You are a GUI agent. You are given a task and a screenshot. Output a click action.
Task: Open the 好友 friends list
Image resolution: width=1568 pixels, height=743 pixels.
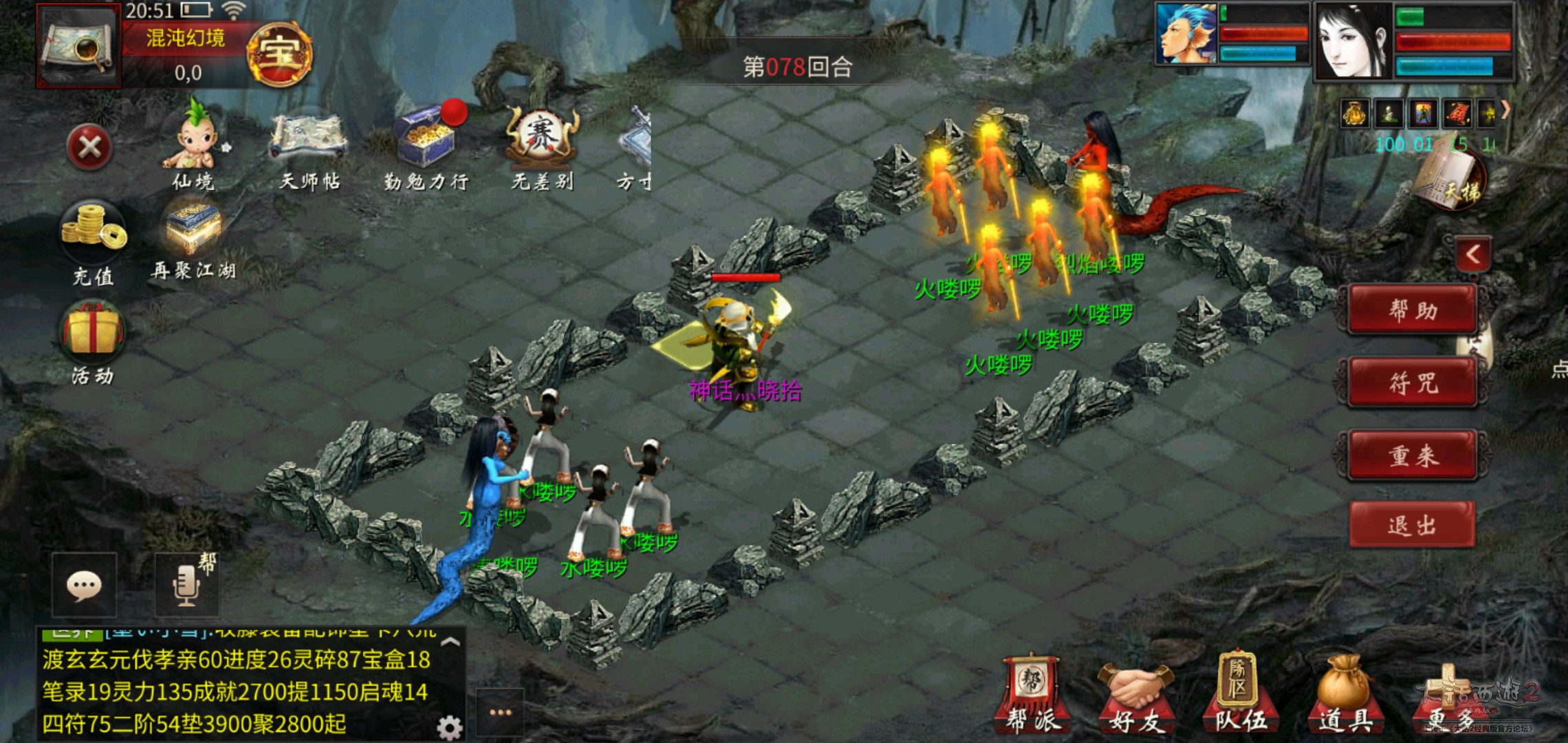pos(1135,696)
